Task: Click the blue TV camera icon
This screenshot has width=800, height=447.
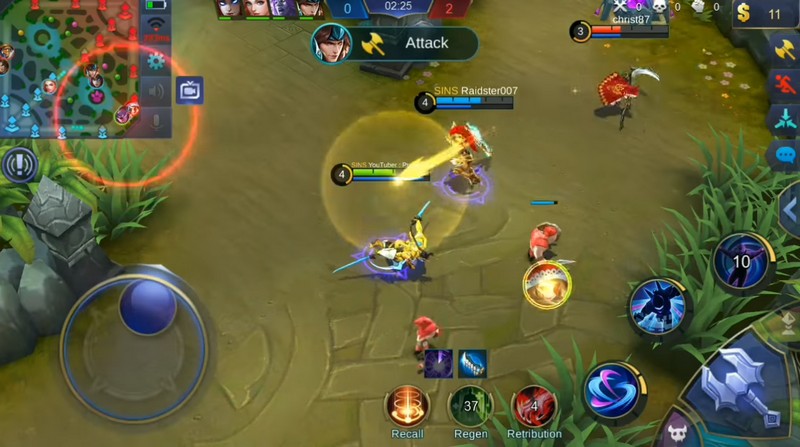Action: coord(189,91)
